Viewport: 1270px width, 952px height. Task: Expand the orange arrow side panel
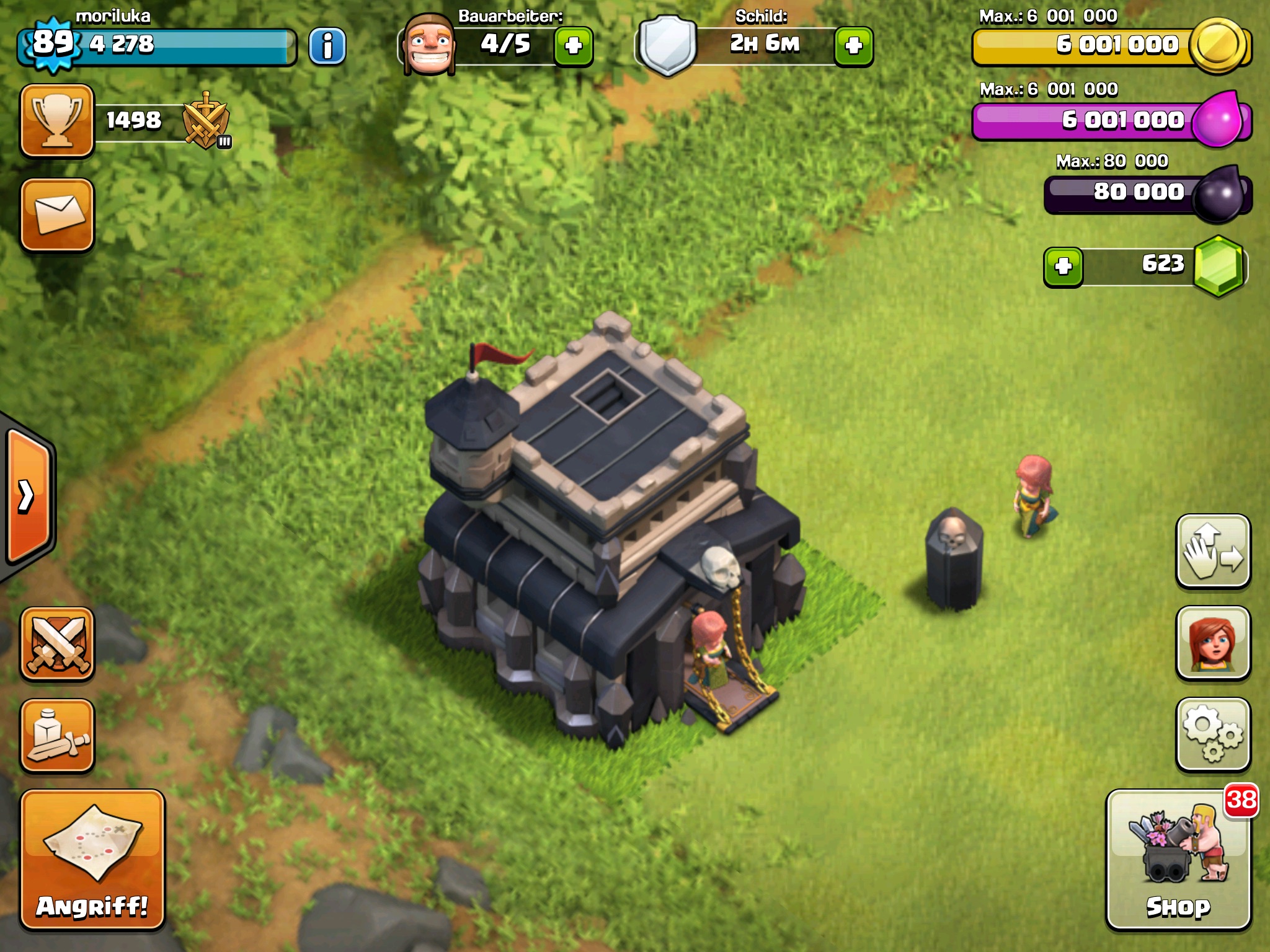[28, 496]
